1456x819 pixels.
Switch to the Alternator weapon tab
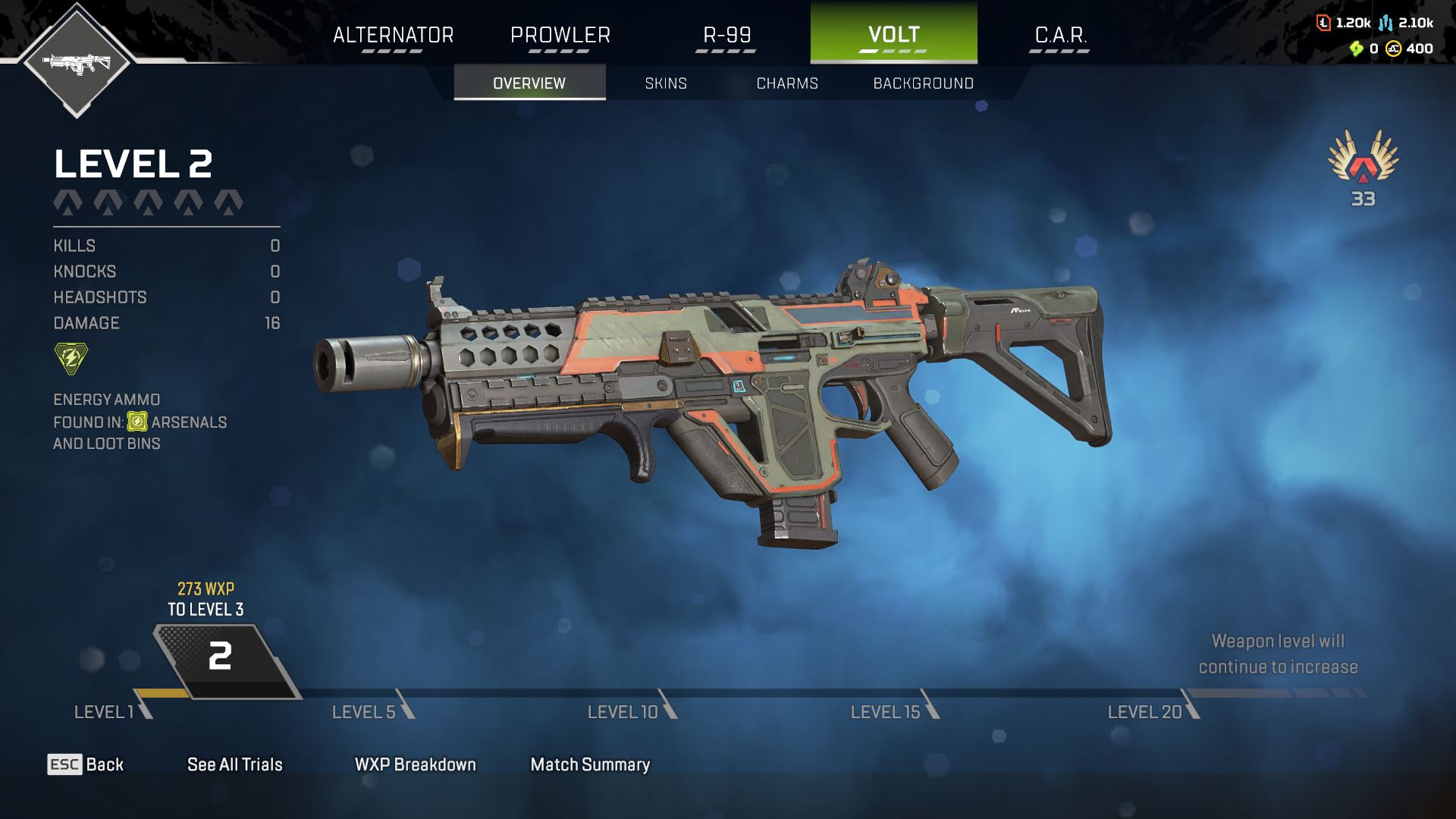click(x=393, y=35)
